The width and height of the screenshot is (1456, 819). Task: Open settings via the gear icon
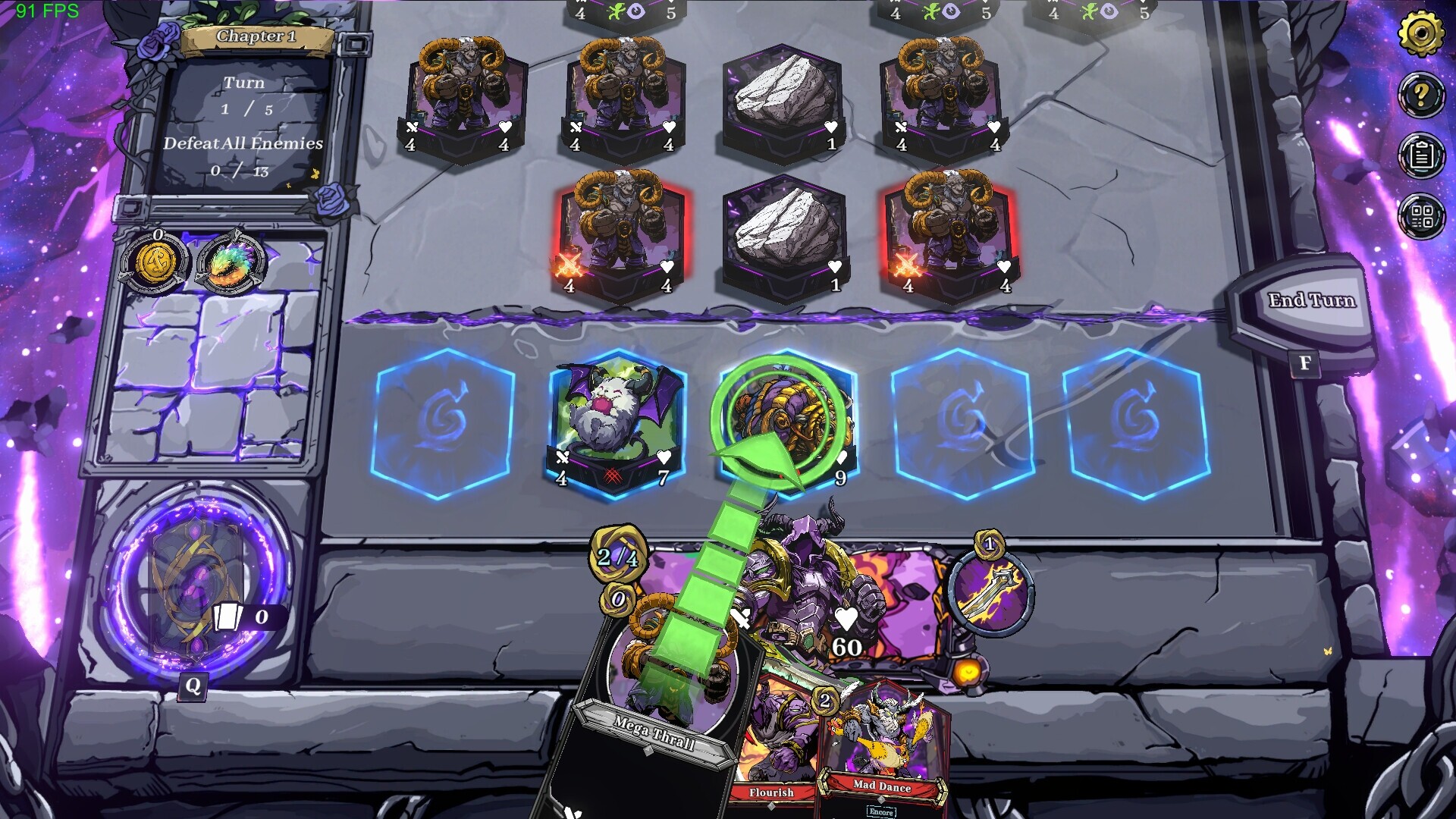(1420, 34)
